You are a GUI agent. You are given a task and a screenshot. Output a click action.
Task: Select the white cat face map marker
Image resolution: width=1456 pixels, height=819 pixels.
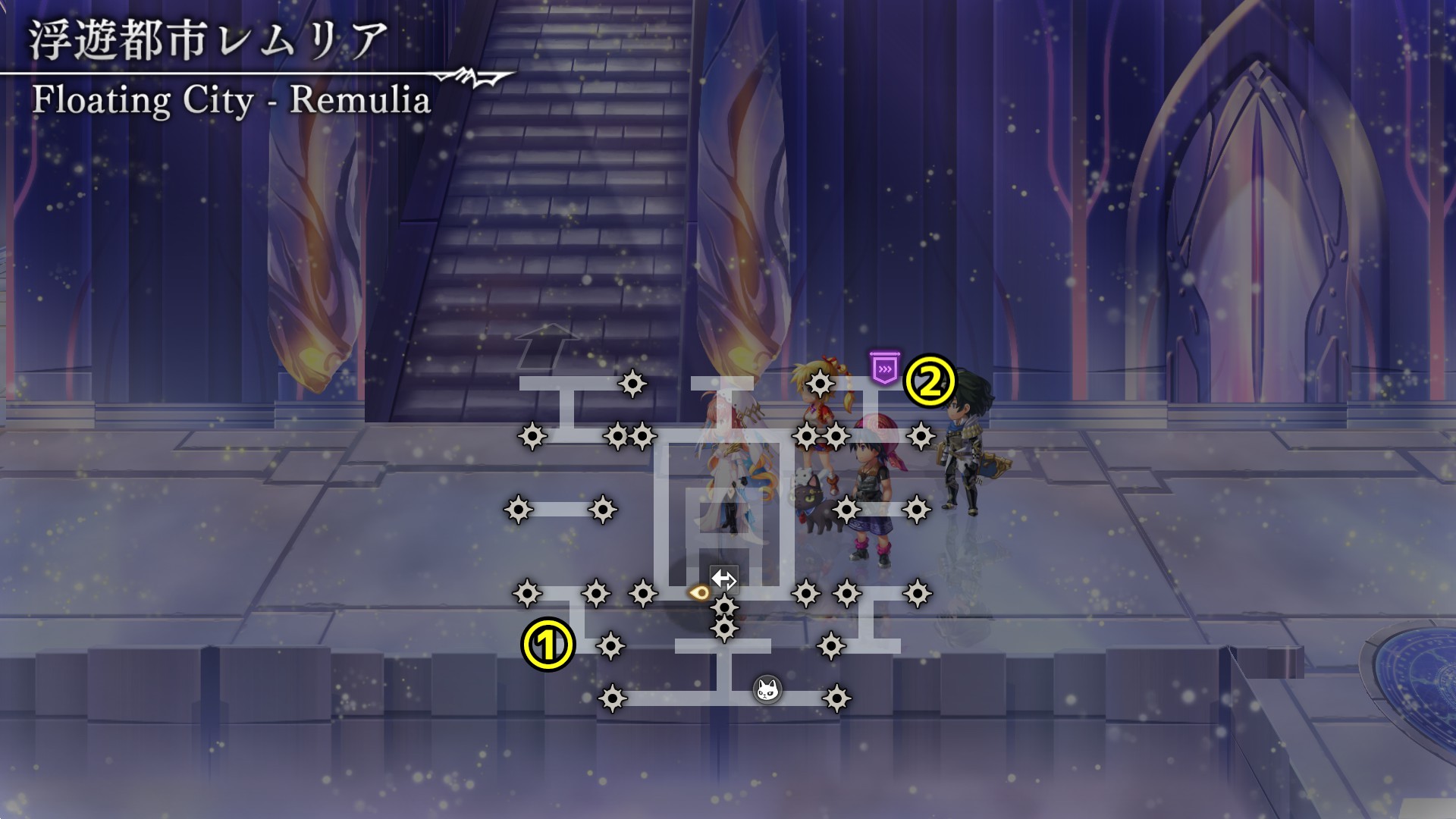[767, 689]
